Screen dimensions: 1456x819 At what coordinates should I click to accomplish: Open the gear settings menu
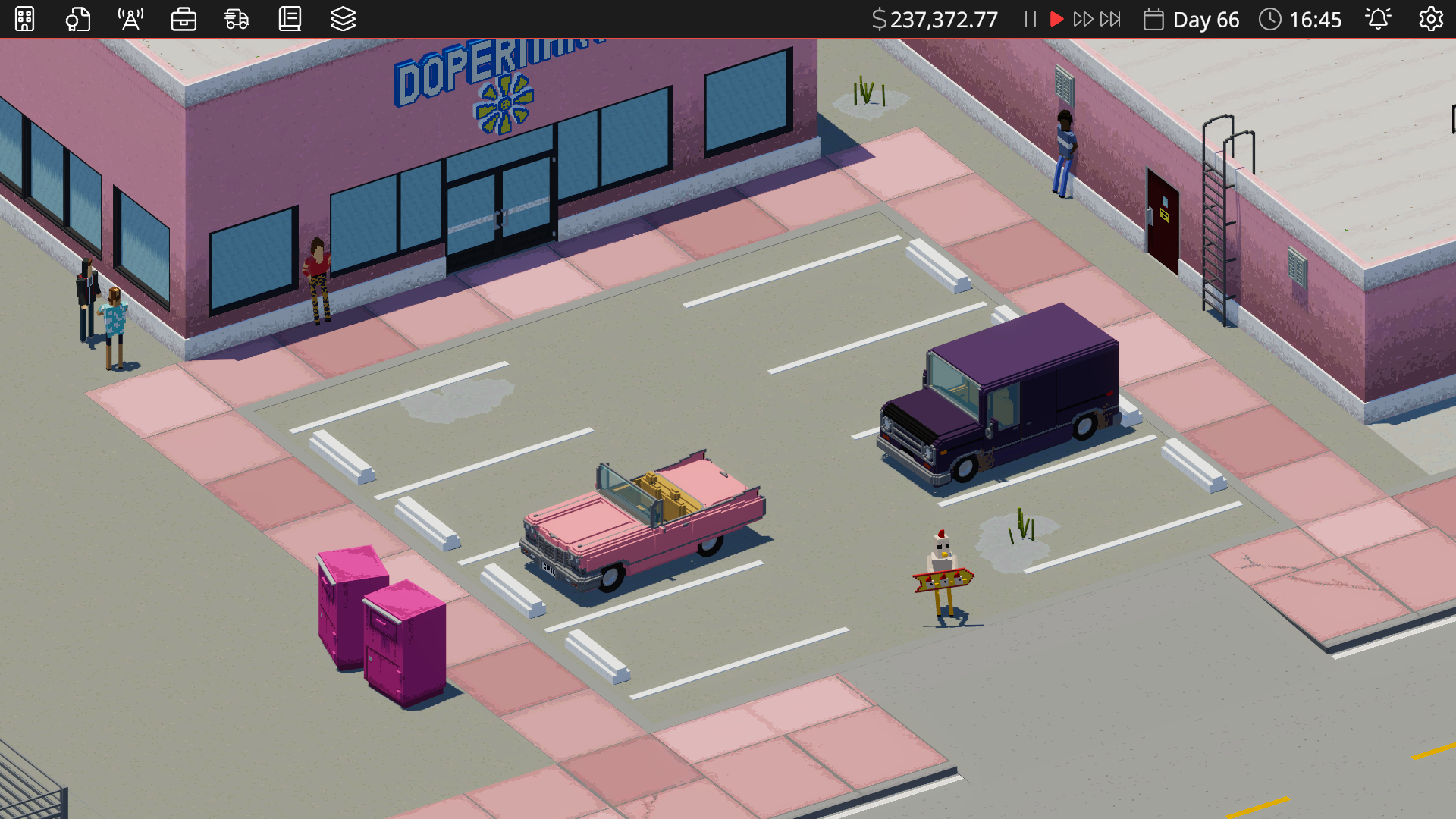point(1431,19)
